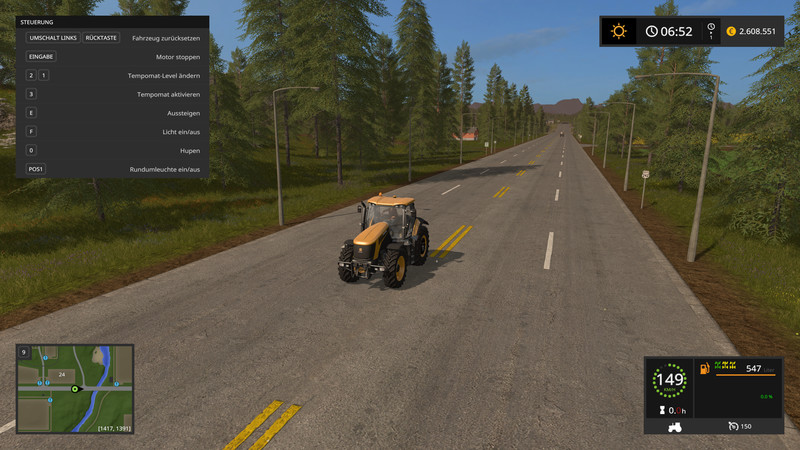Viewport: 800px width, 450px height.
Task: Open the minimap
Action: [x=75, y=389]
